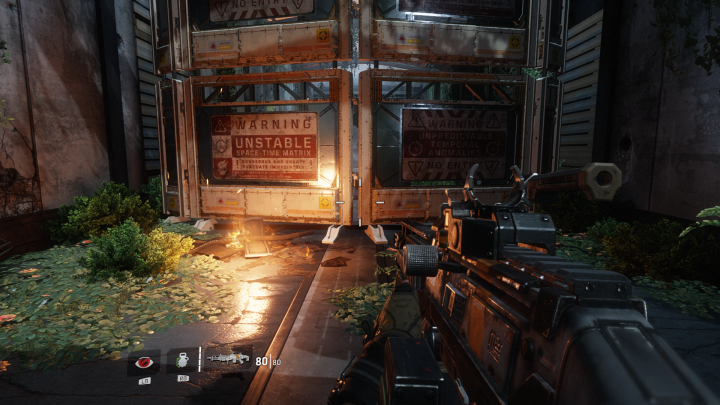Choose the grenade equipment slot

point(183,360)
